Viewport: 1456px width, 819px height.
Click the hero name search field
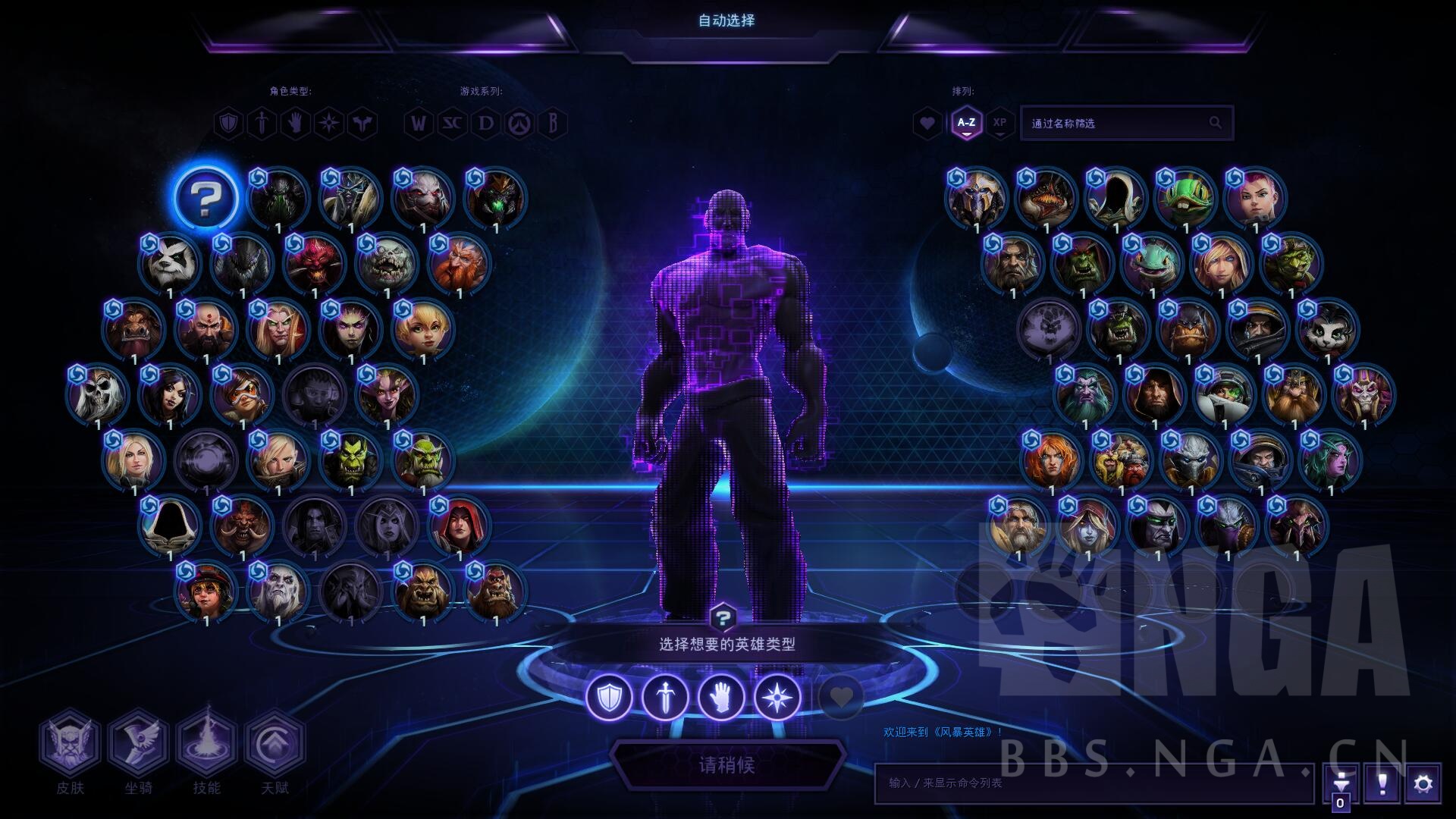click(1115, 123)
